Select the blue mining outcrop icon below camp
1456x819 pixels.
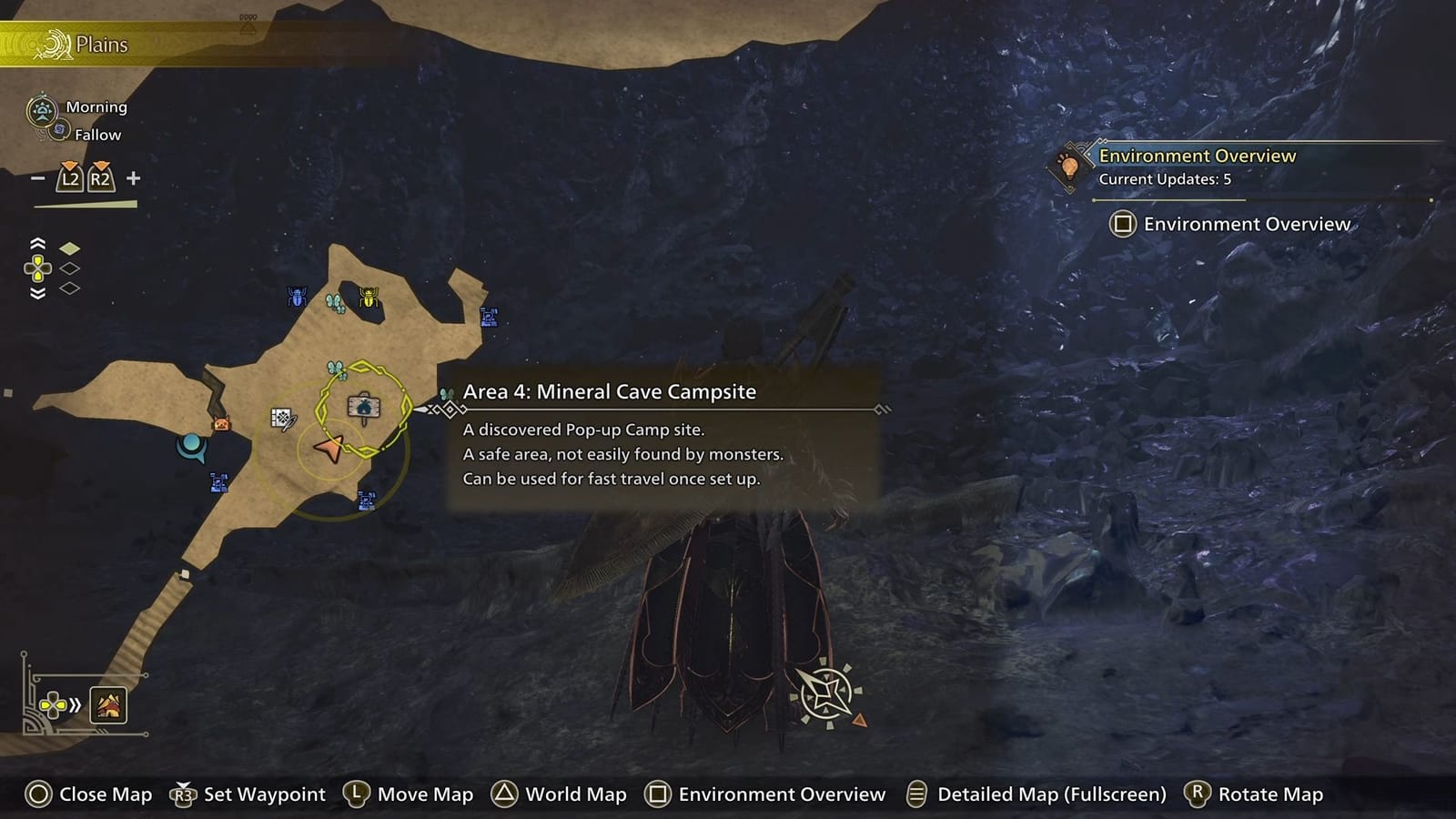click(x=367, y=499)
